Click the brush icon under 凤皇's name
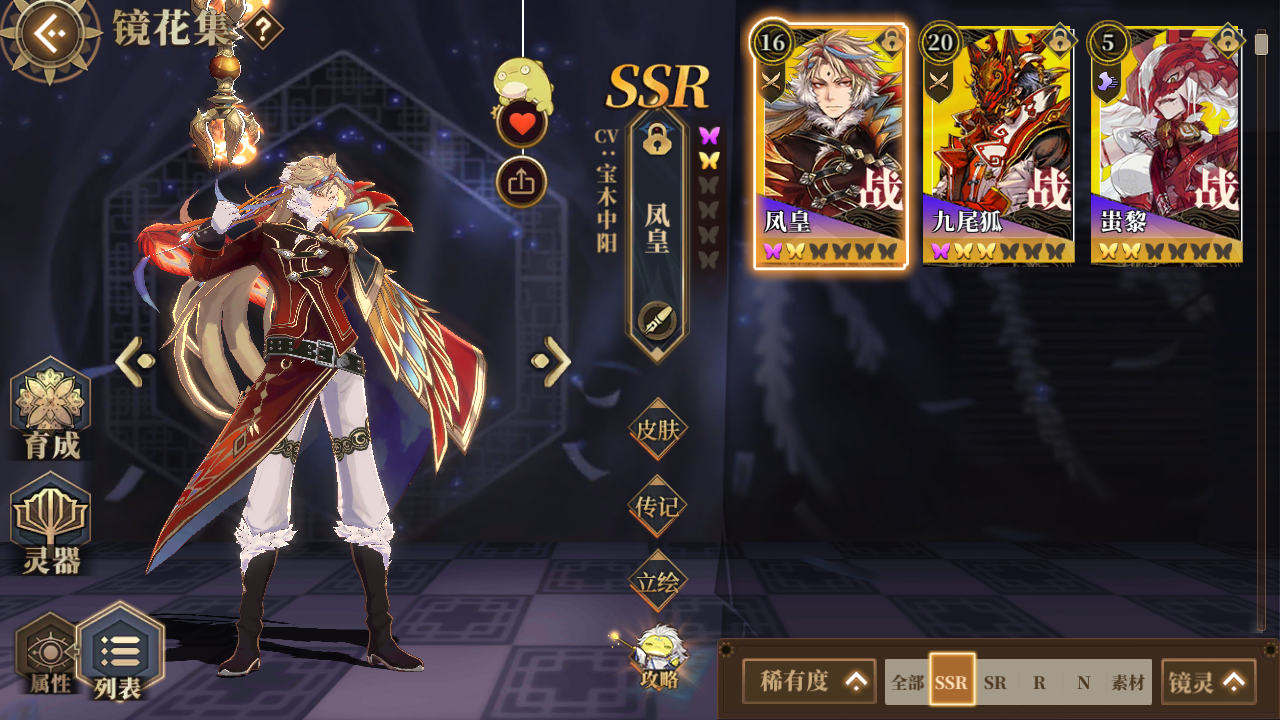 657,320
